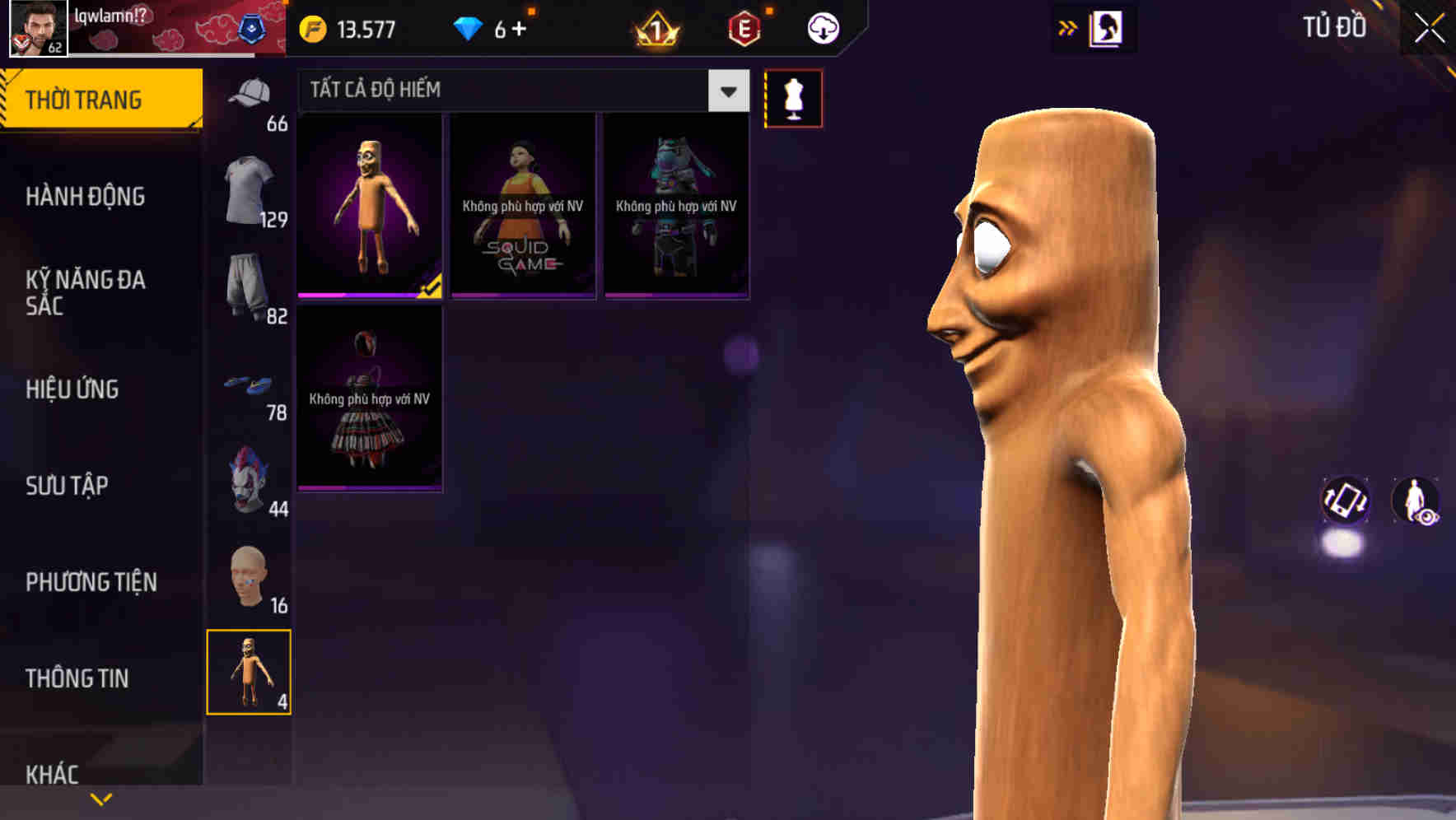
Task: Open the rank crown level 1 badge
Action: pos(653,27)
